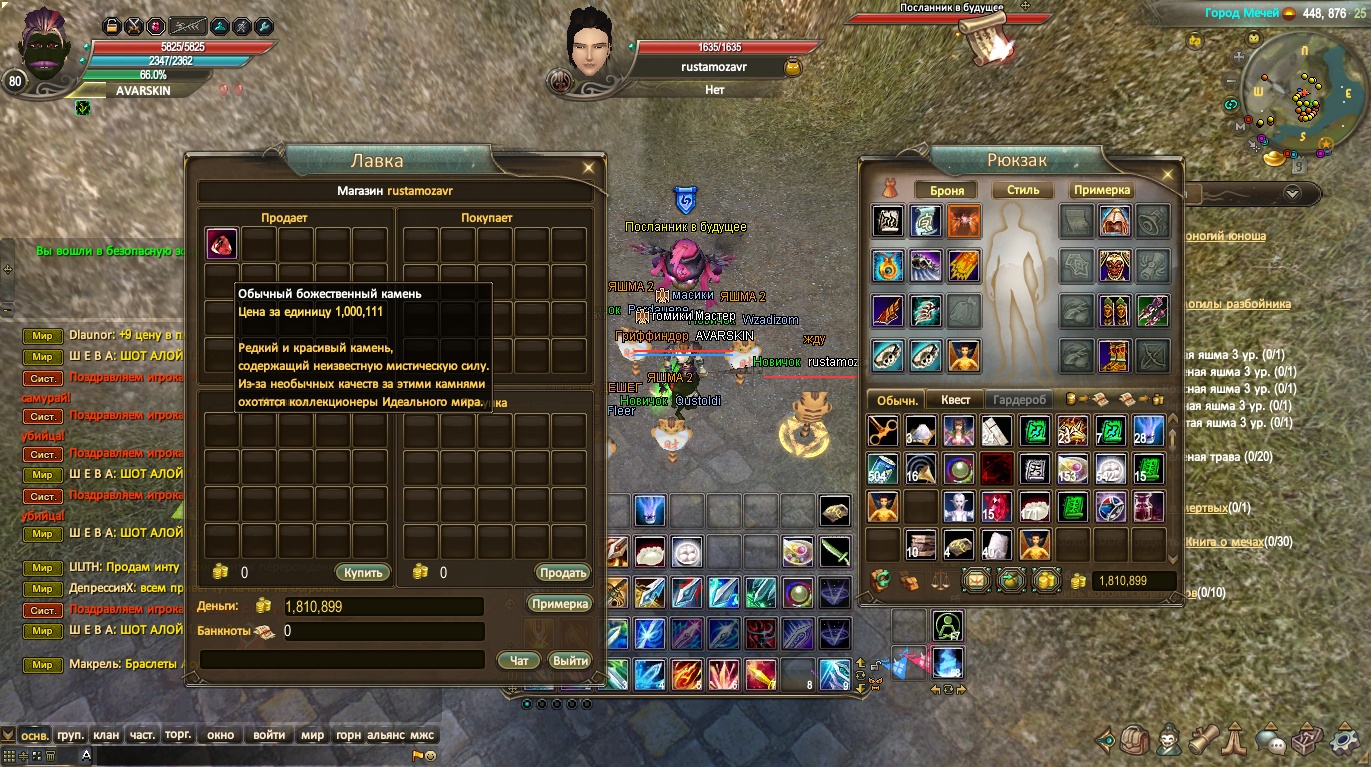Select the торг. trade chat tab
The image size is (1371, 767).
tap(178, 735)
